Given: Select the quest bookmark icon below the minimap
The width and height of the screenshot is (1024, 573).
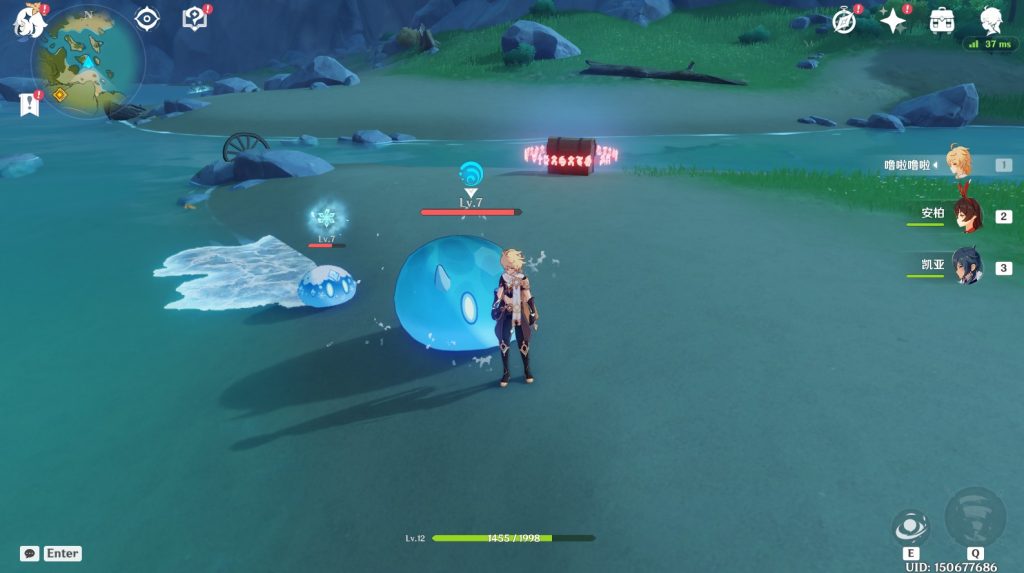Looking at the screenshot, I should pyautogui.click(x=29, y=103).
